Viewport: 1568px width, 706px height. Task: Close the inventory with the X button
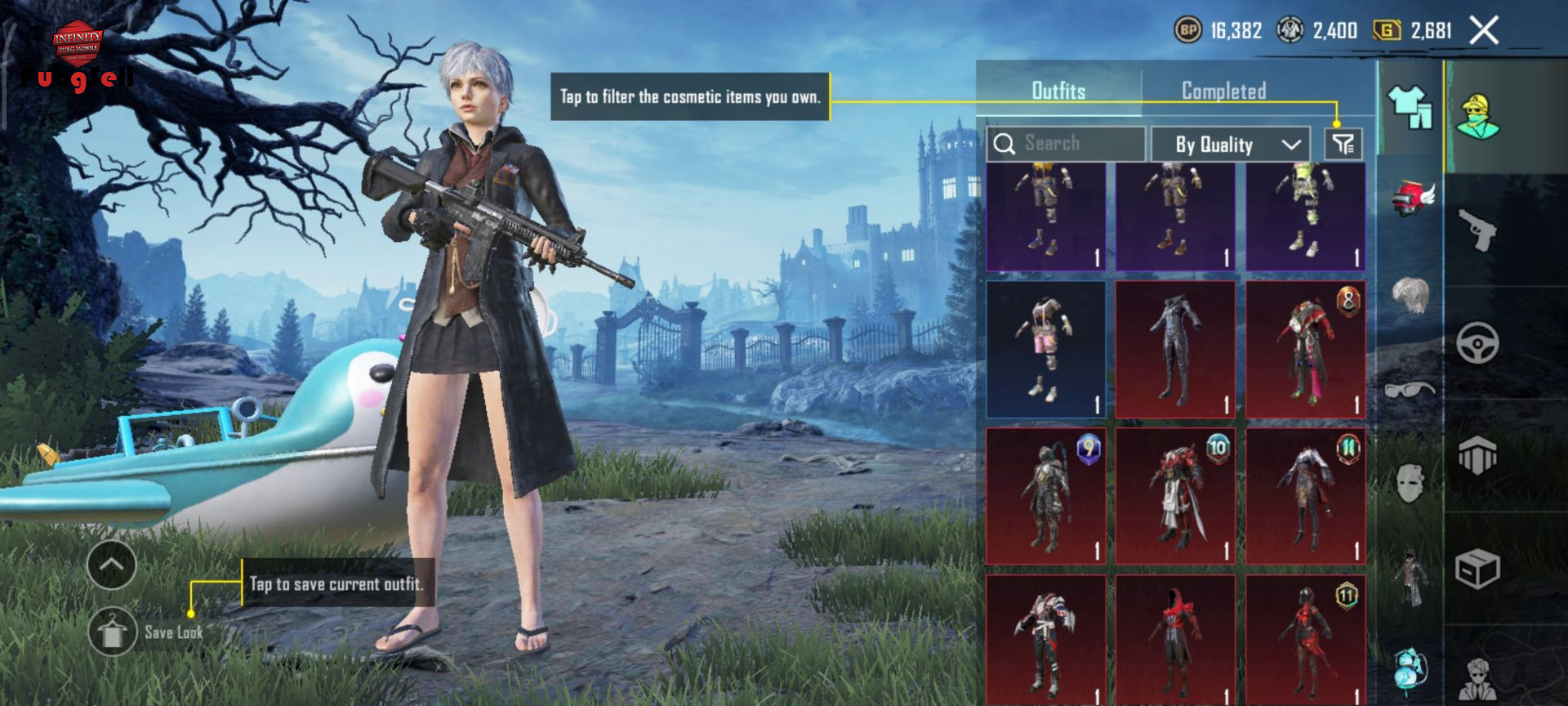1484,31
